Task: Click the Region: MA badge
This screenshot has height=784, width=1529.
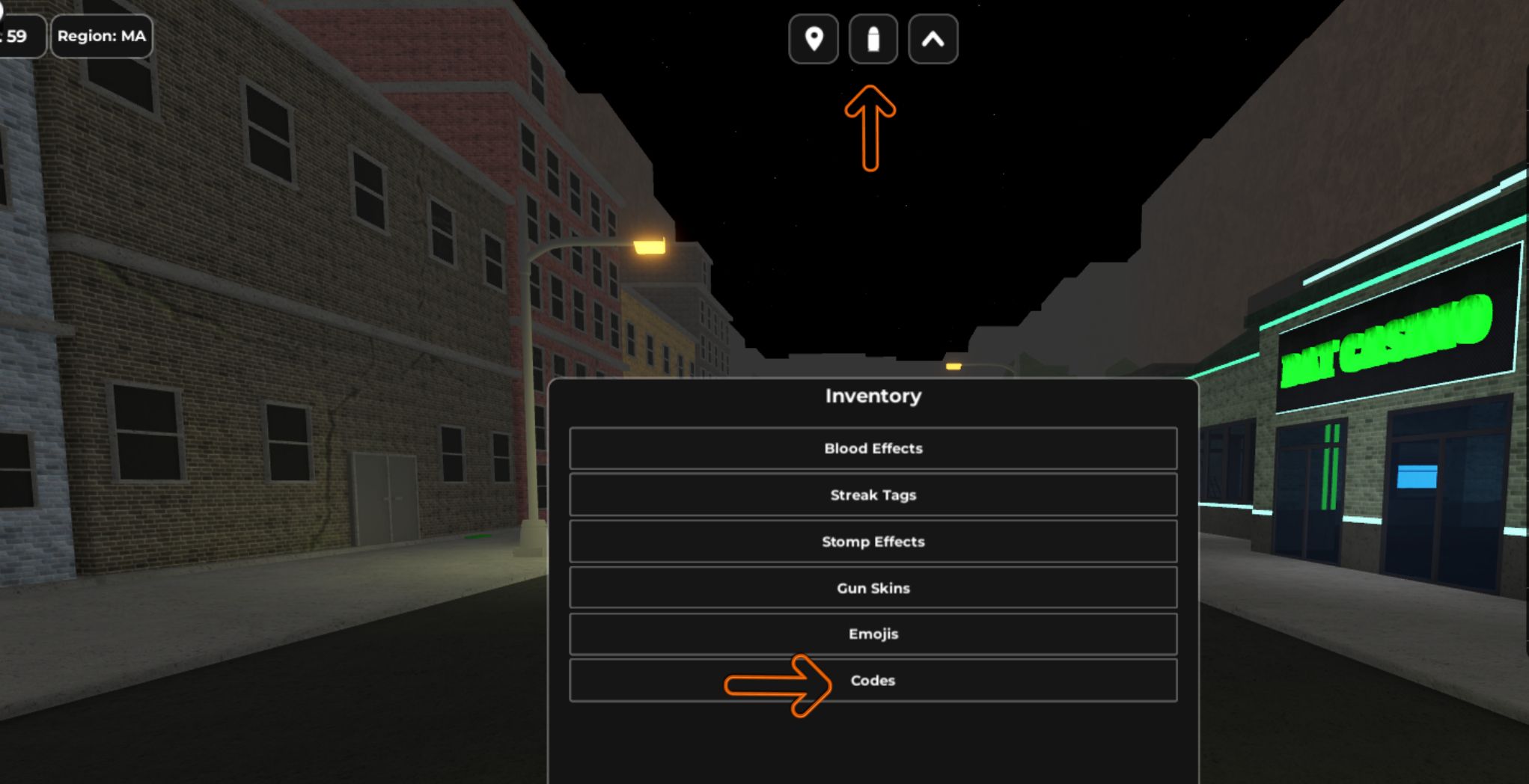Action: pos(102,36)
